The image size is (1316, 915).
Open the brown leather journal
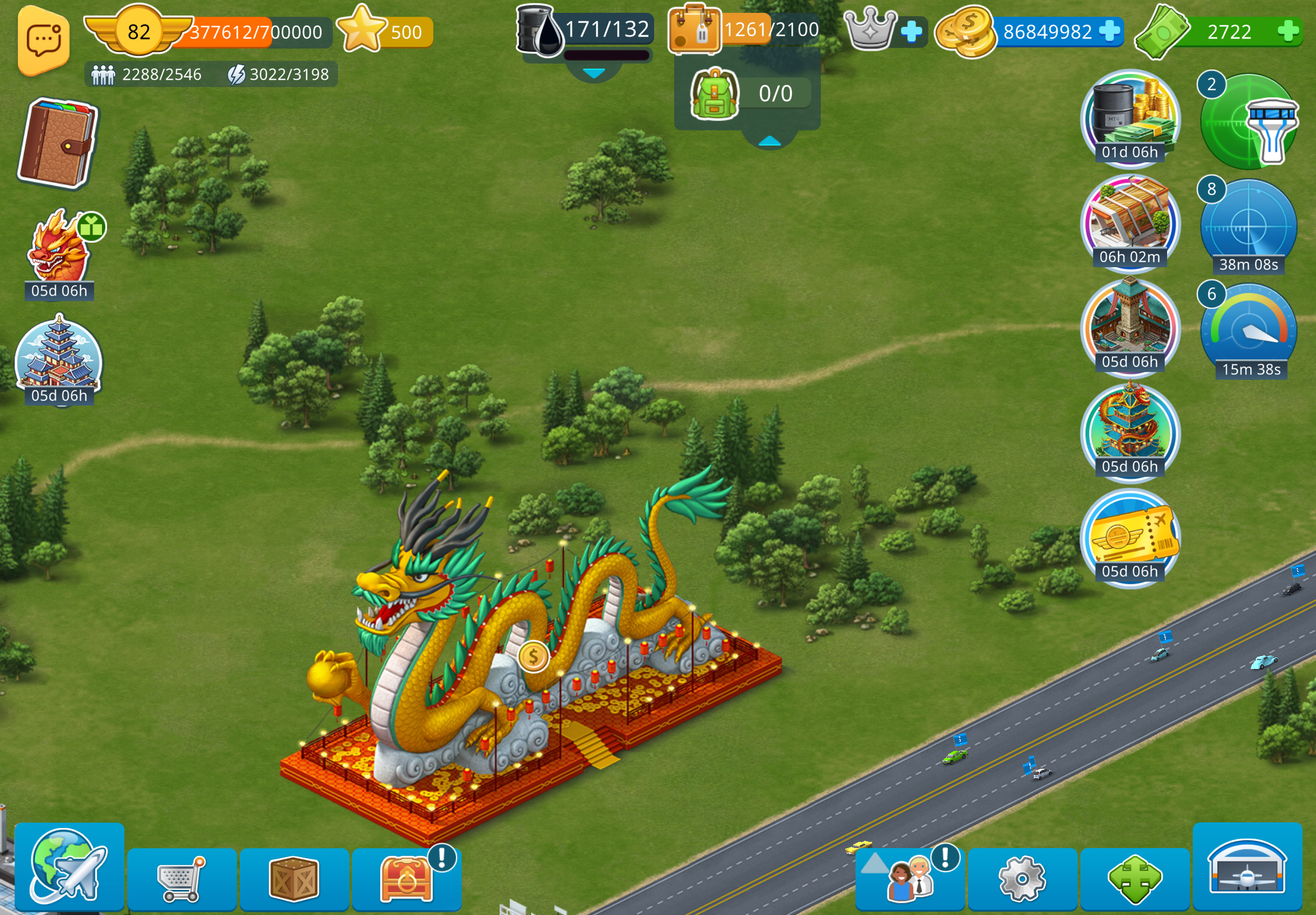coord(57,143)
